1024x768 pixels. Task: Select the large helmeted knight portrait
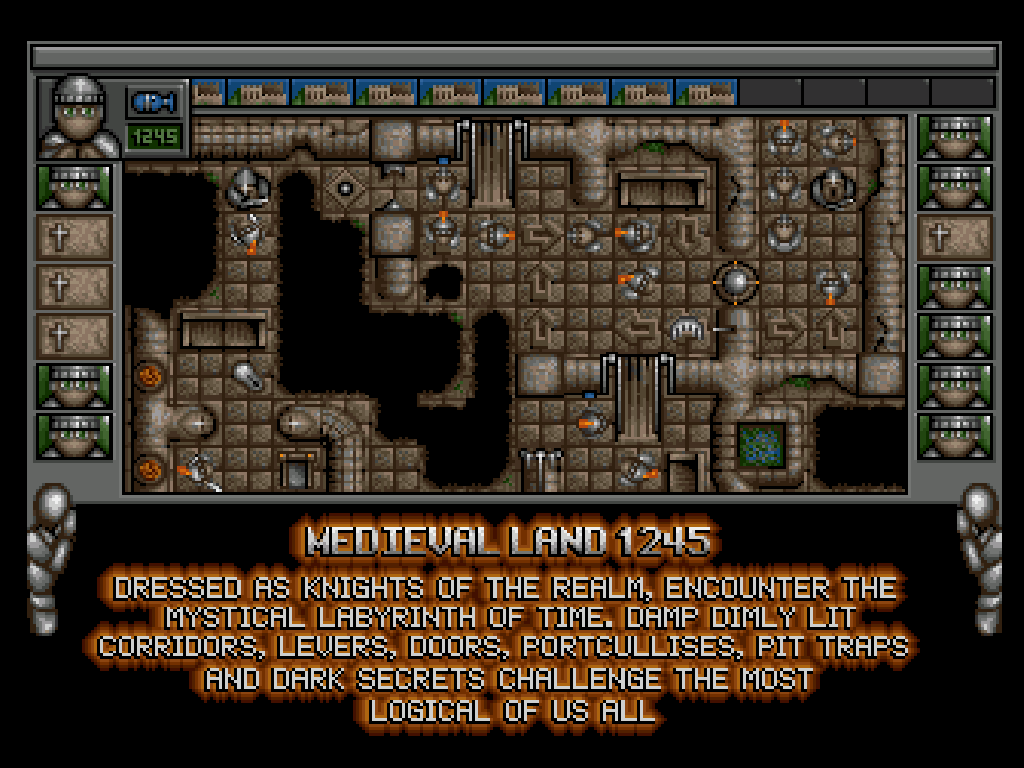[x=79, y=117]
